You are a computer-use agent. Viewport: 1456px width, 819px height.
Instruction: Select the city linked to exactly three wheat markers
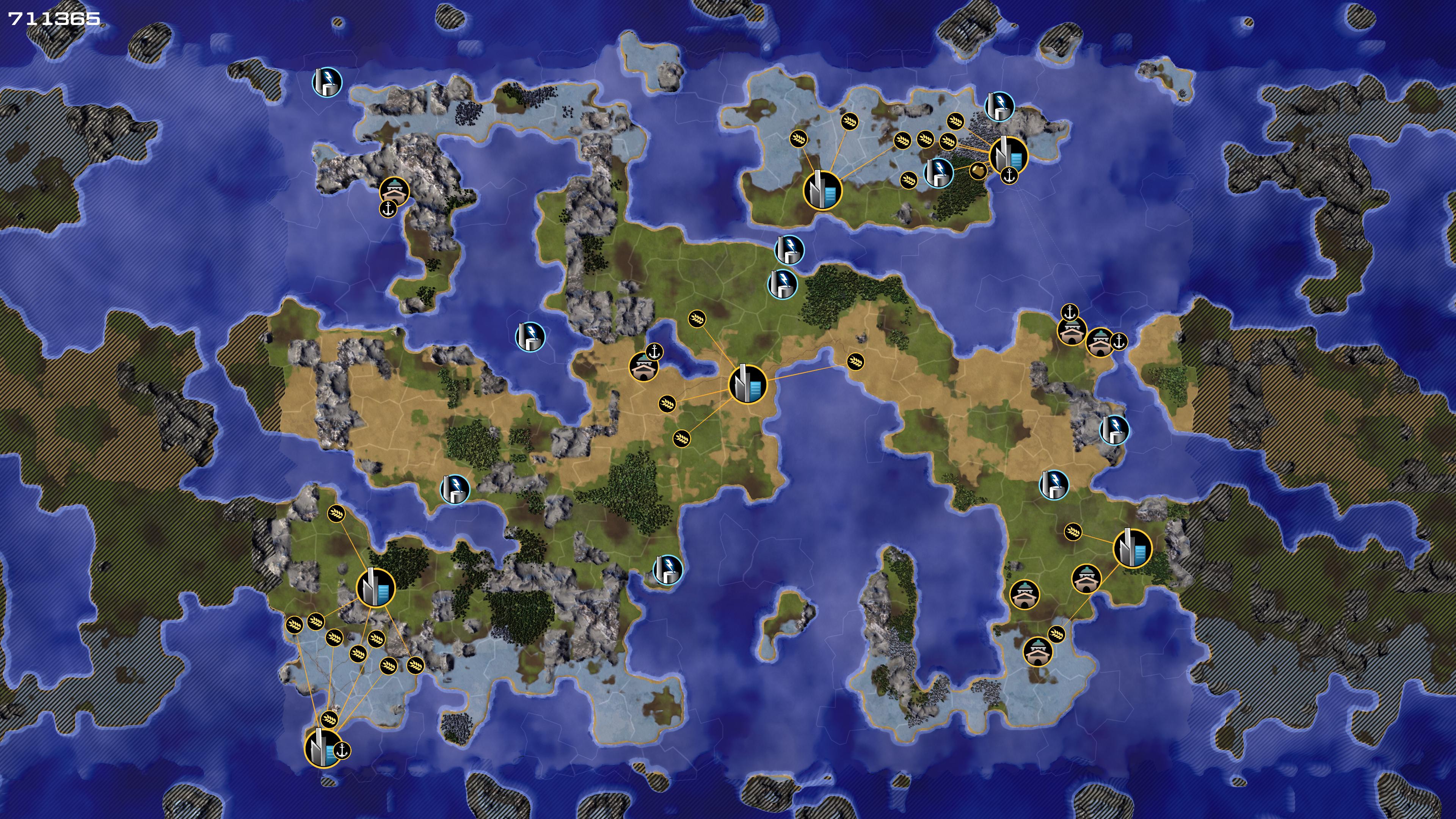click(822, 190)
